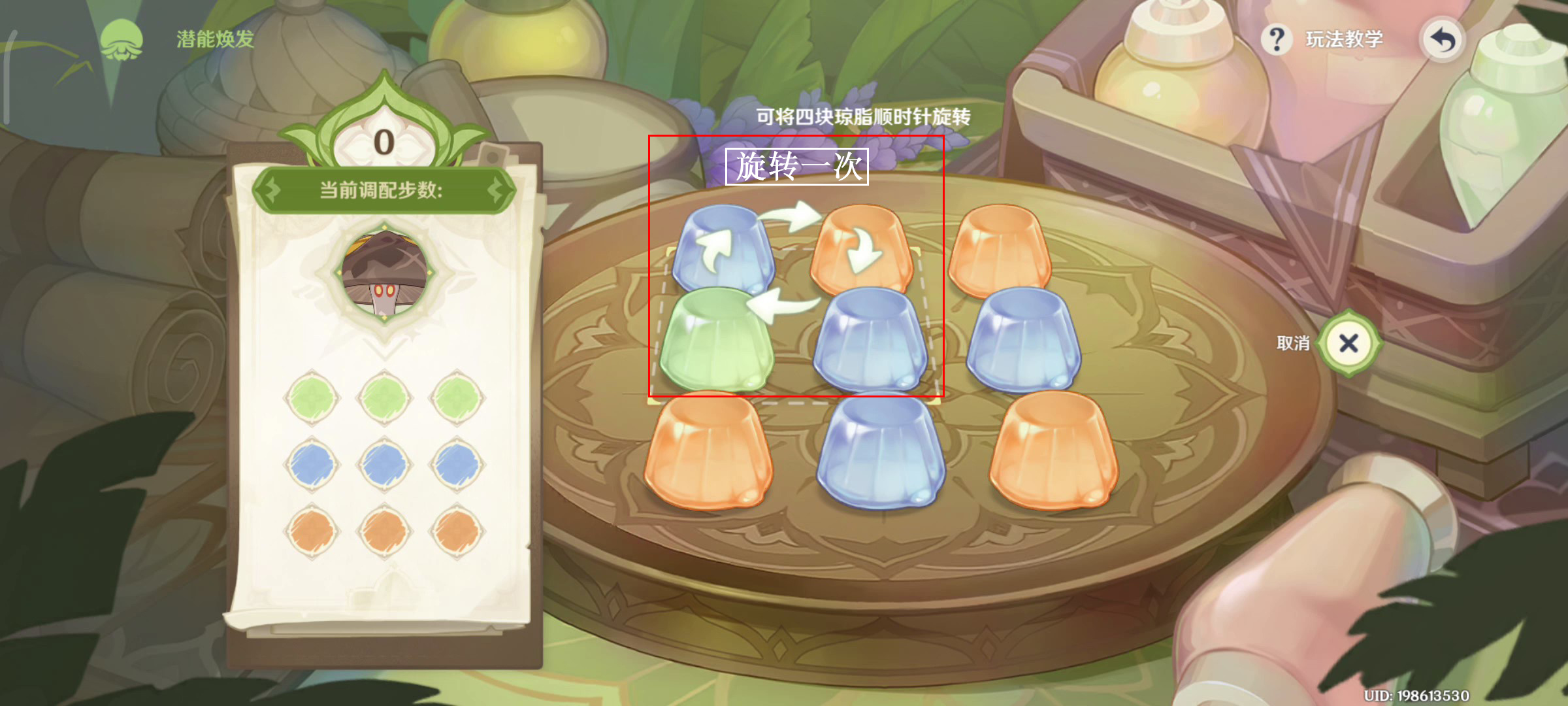Open the 玩法教学 tutorial help
This screenshot has width=1568, height=706.
pos(1324,40)
